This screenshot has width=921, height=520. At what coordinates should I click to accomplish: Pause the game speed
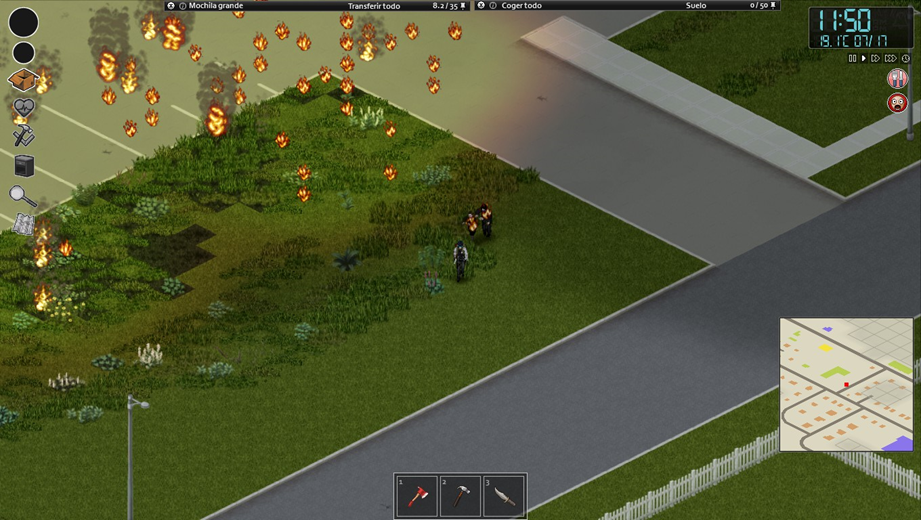(852, 59)
